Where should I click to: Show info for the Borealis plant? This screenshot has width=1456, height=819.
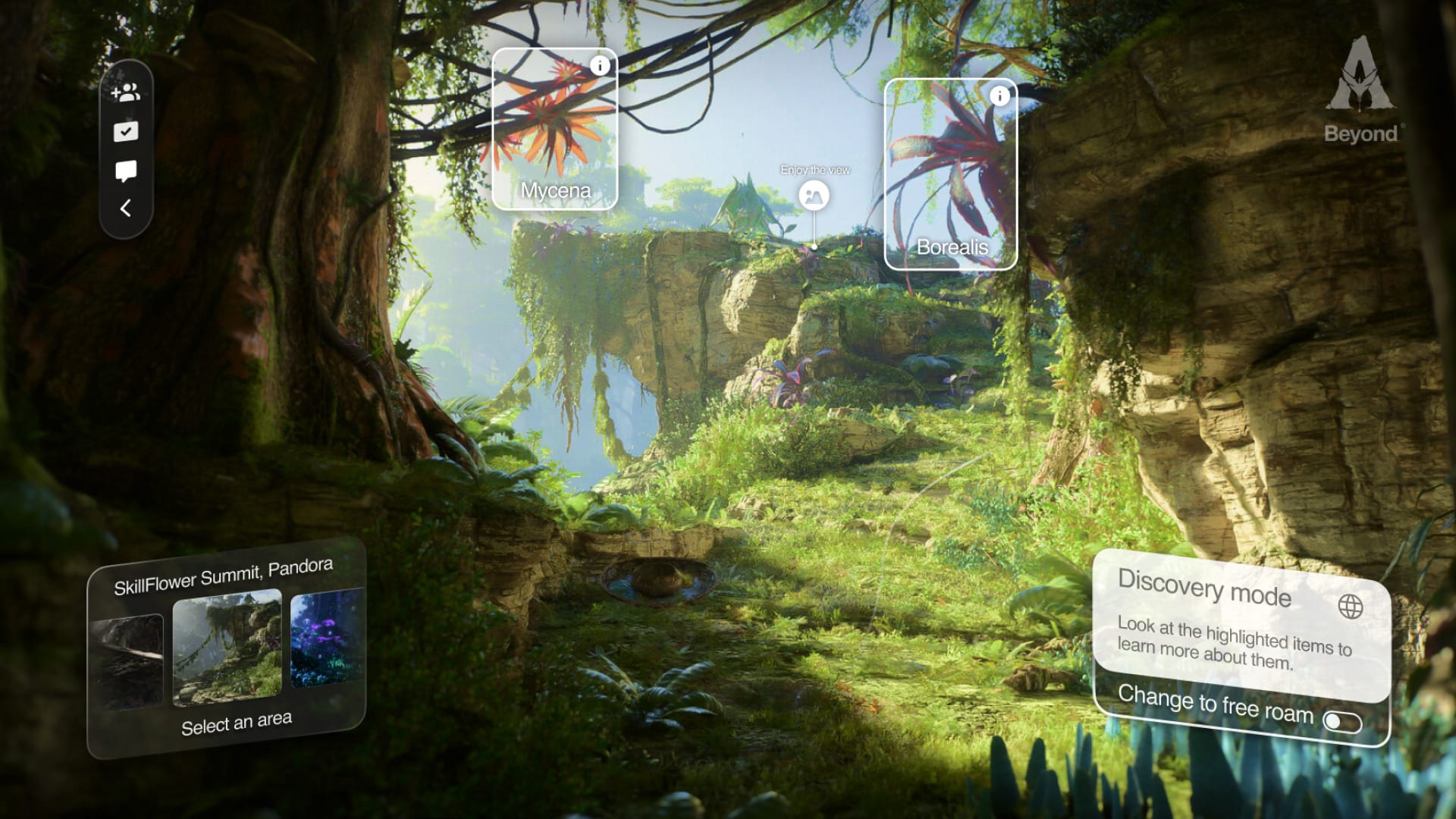[999, 96]
